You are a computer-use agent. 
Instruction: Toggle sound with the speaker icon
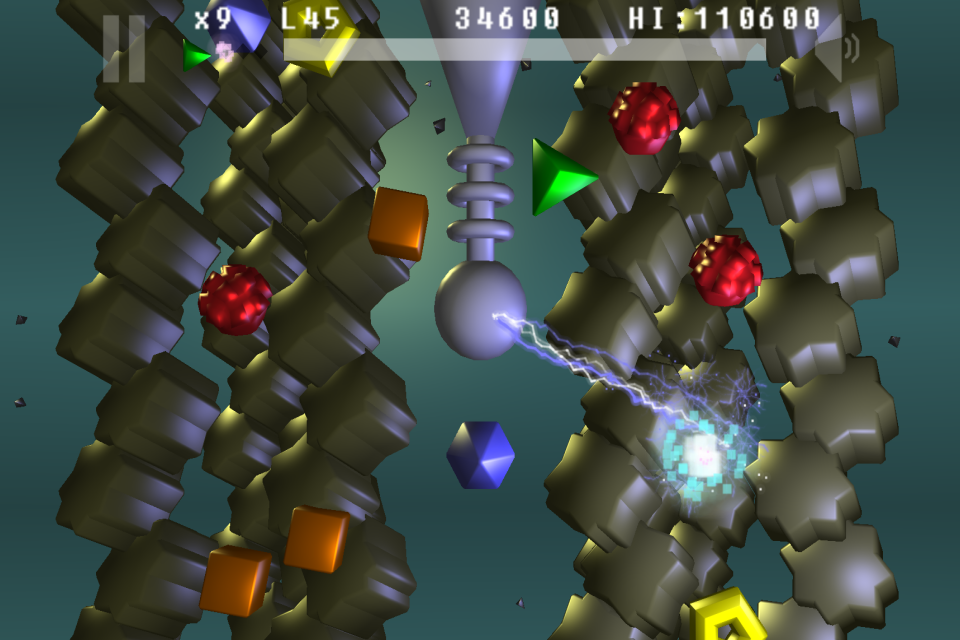(x=836, y=49)
